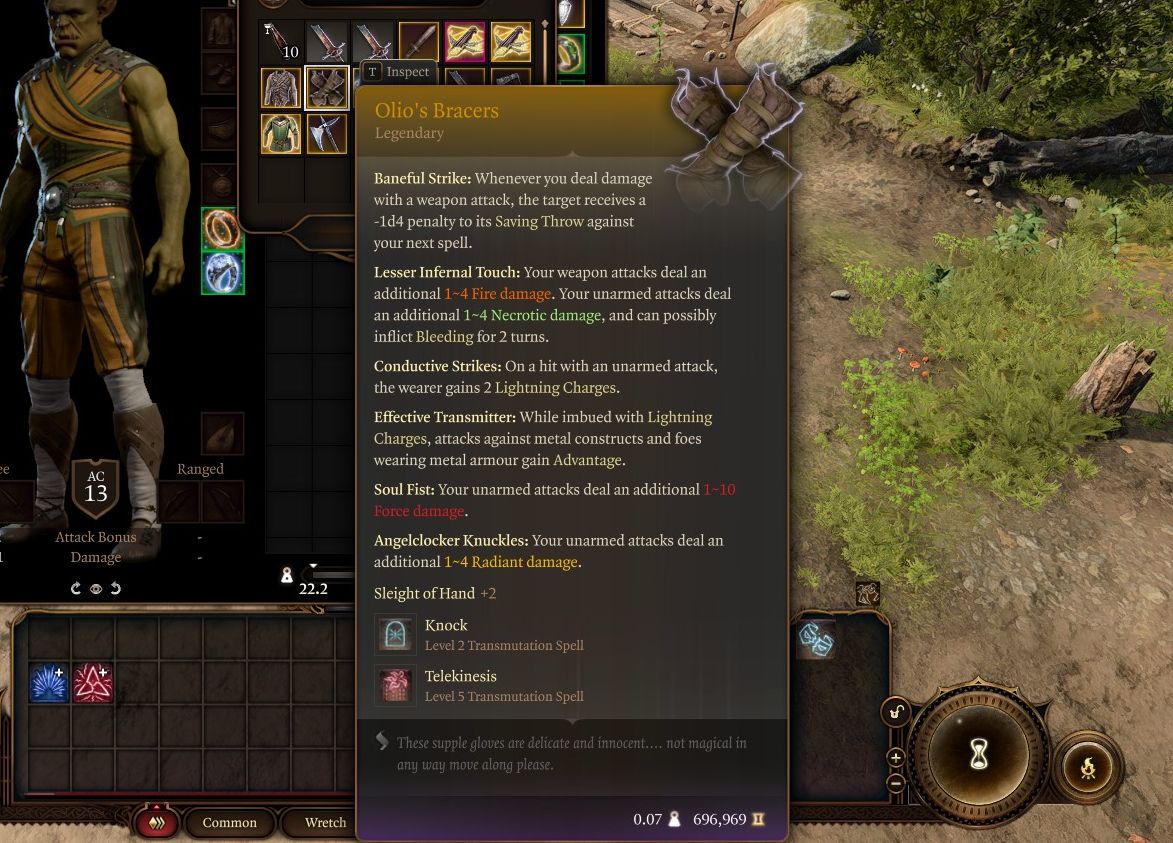End turn with the hourglass button
The height and width of the screenshot is (843, 1173).
click(979, 756)
